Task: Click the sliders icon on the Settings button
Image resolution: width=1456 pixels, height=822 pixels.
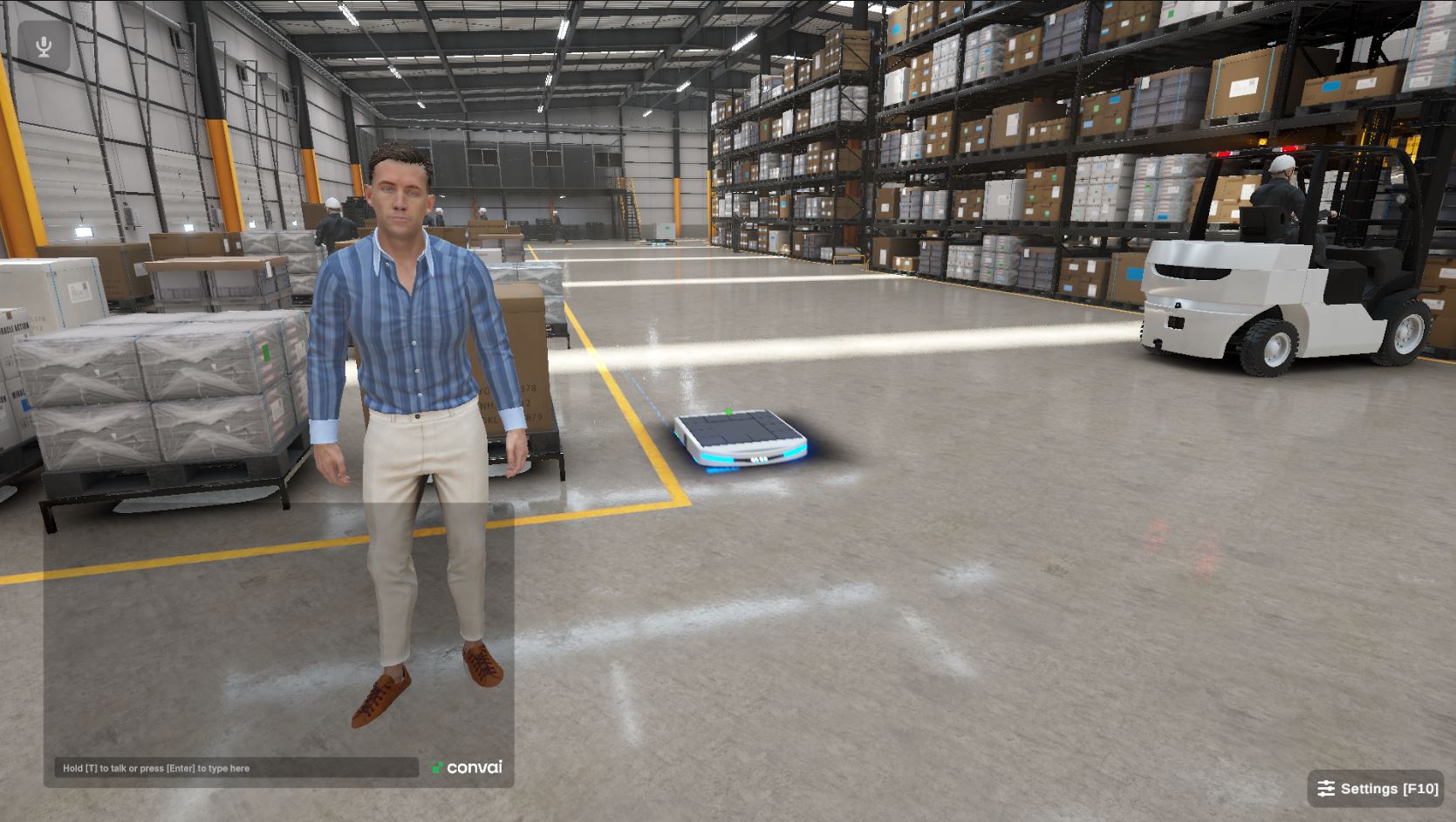Action: point(1325,788)
